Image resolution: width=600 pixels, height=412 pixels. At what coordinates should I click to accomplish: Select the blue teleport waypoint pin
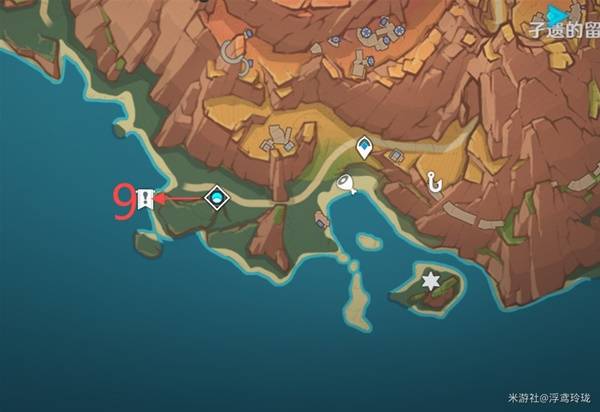coord(366,147)
